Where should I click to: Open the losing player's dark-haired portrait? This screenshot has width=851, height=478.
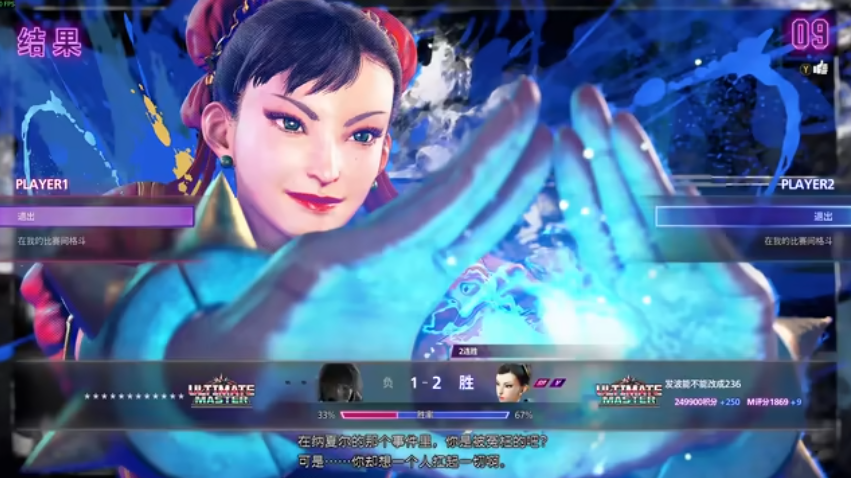[x=339, y=383]
